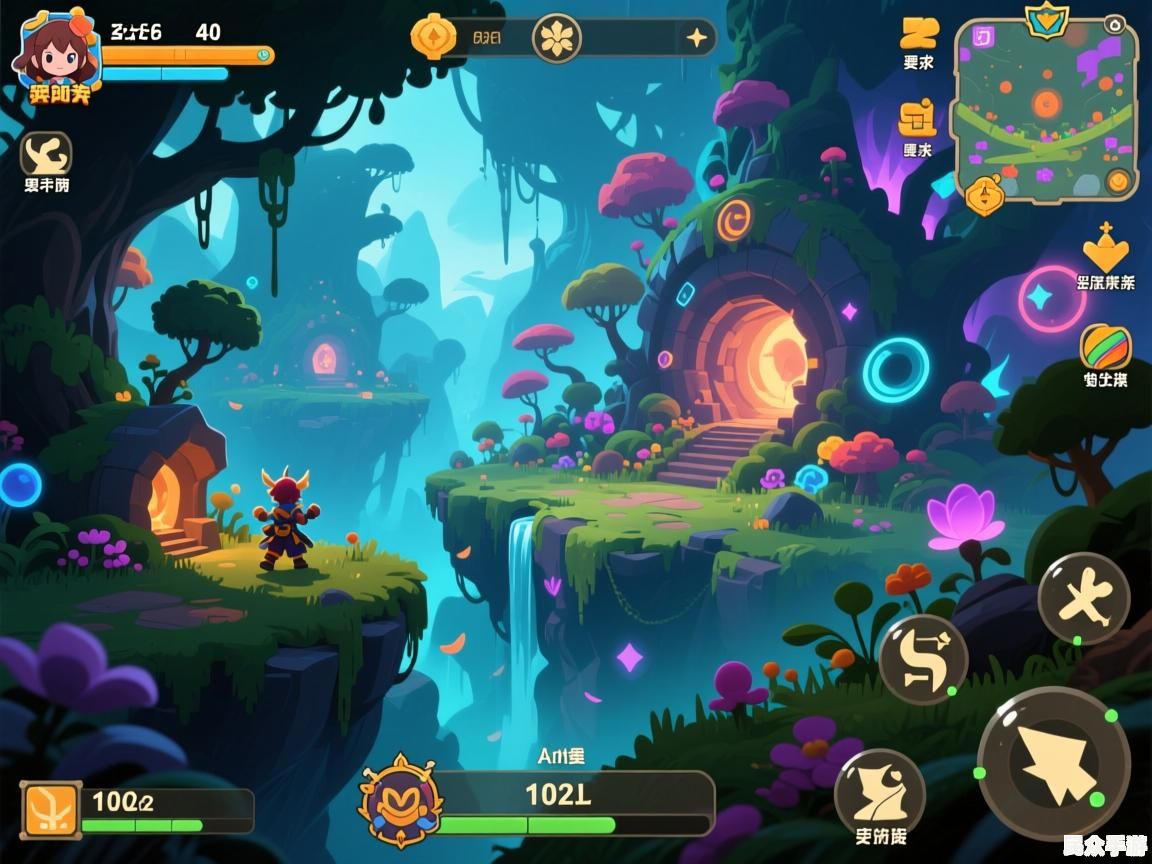The image size is (1152, 864).
Task: Open the orange Z-shaped menu icon
Action: coord(918,33)
